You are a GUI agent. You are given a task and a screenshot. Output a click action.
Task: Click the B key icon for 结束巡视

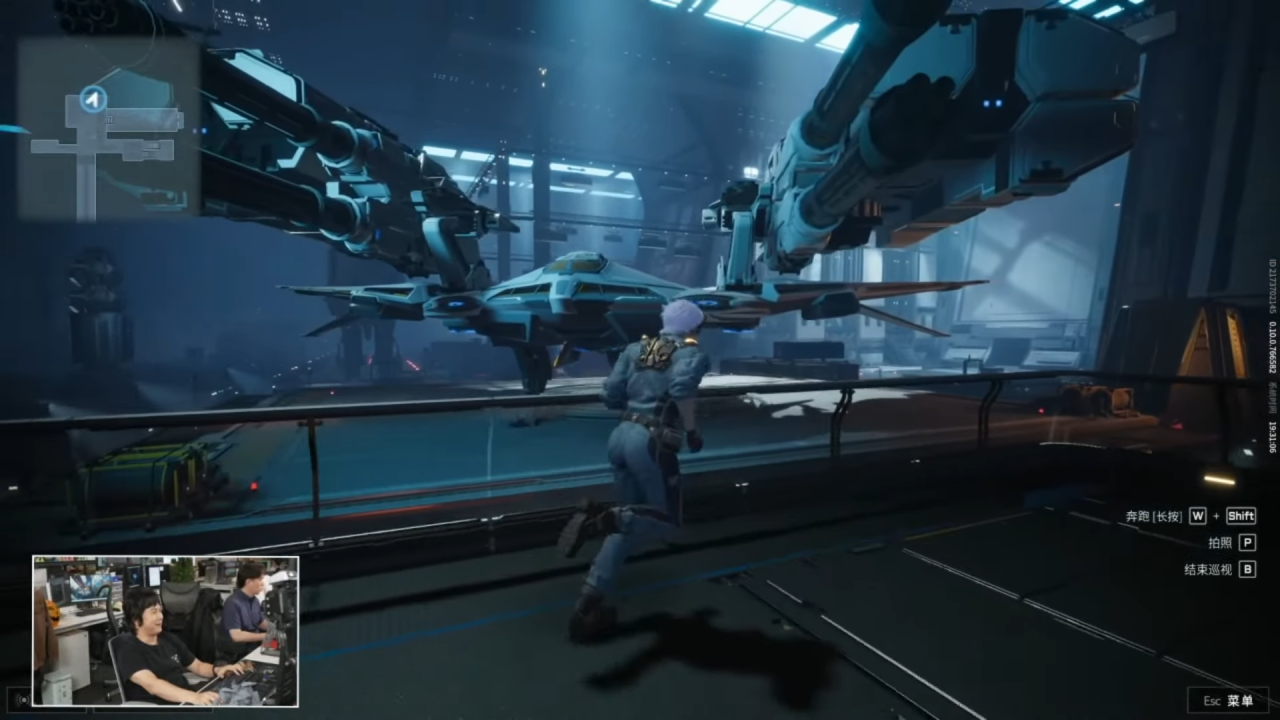tap(1248, 569)
